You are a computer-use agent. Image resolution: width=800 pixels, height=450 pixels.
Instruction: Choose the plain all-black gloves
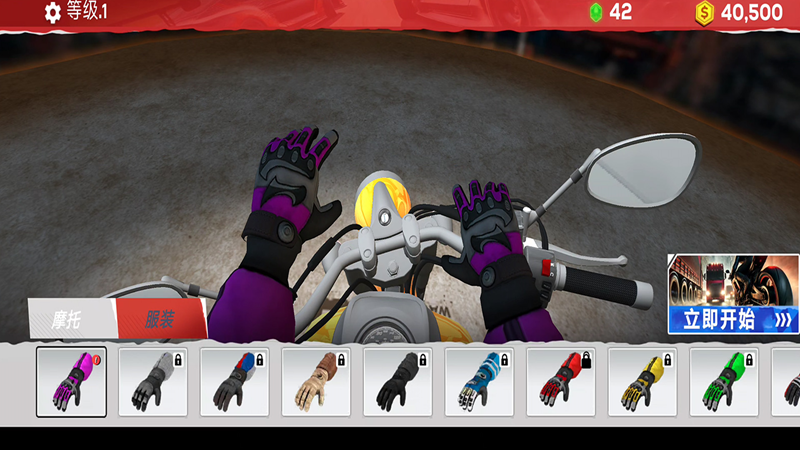[x=398, y=381]
